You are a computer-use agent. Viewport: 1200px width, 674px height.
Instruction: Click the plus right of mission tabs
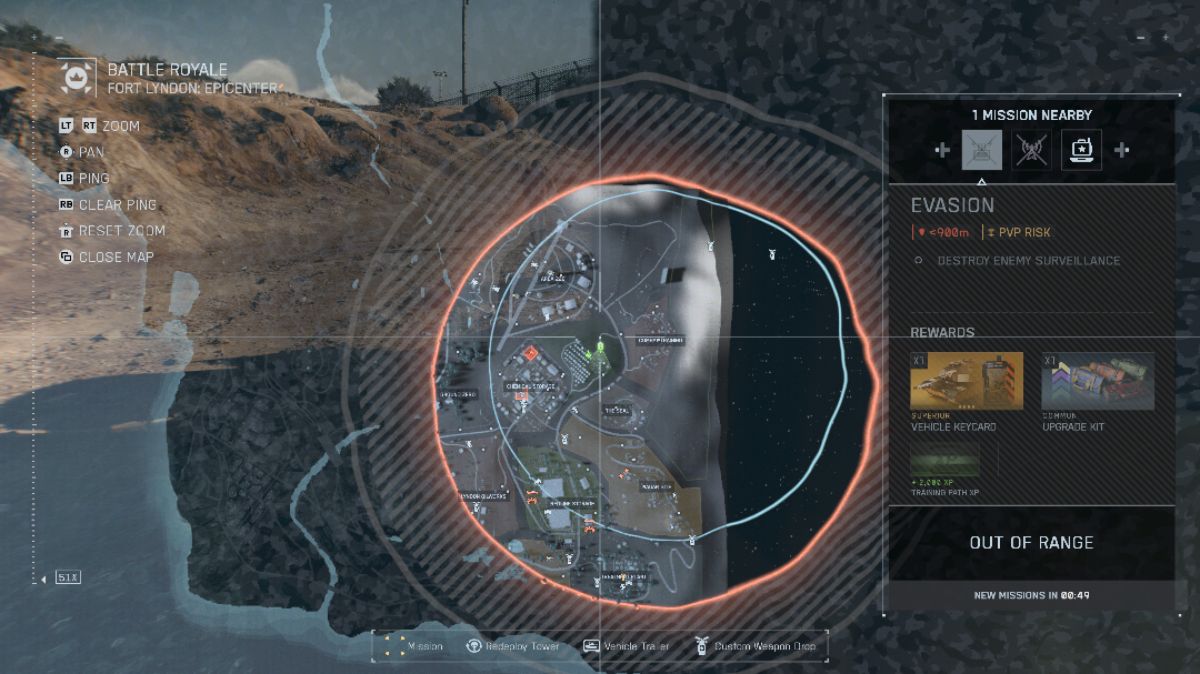coord(1122,150)
